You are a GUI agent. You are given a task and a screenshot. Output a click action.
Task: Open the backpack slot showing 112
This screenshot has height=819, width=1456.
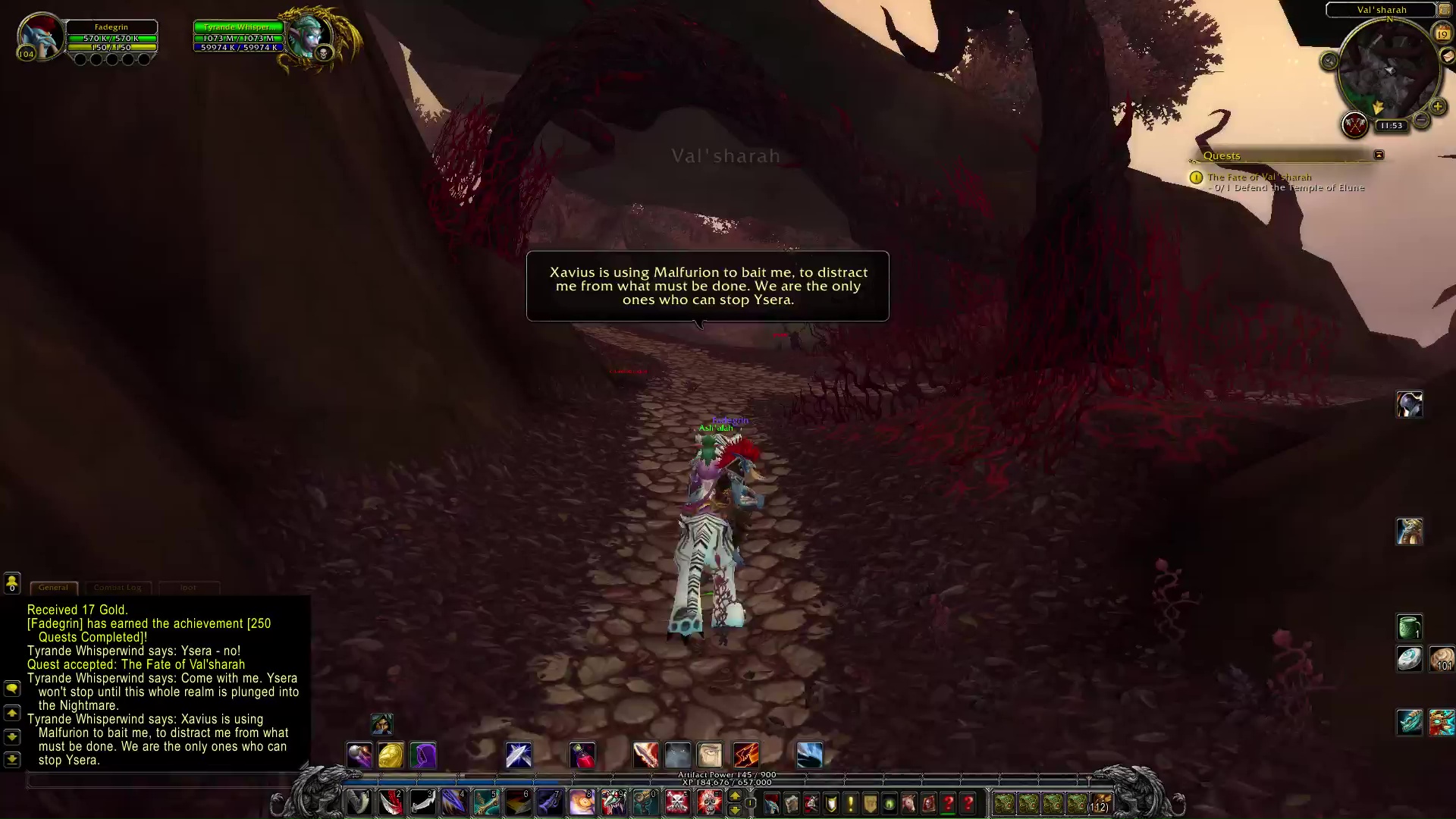pos(1100,803)
